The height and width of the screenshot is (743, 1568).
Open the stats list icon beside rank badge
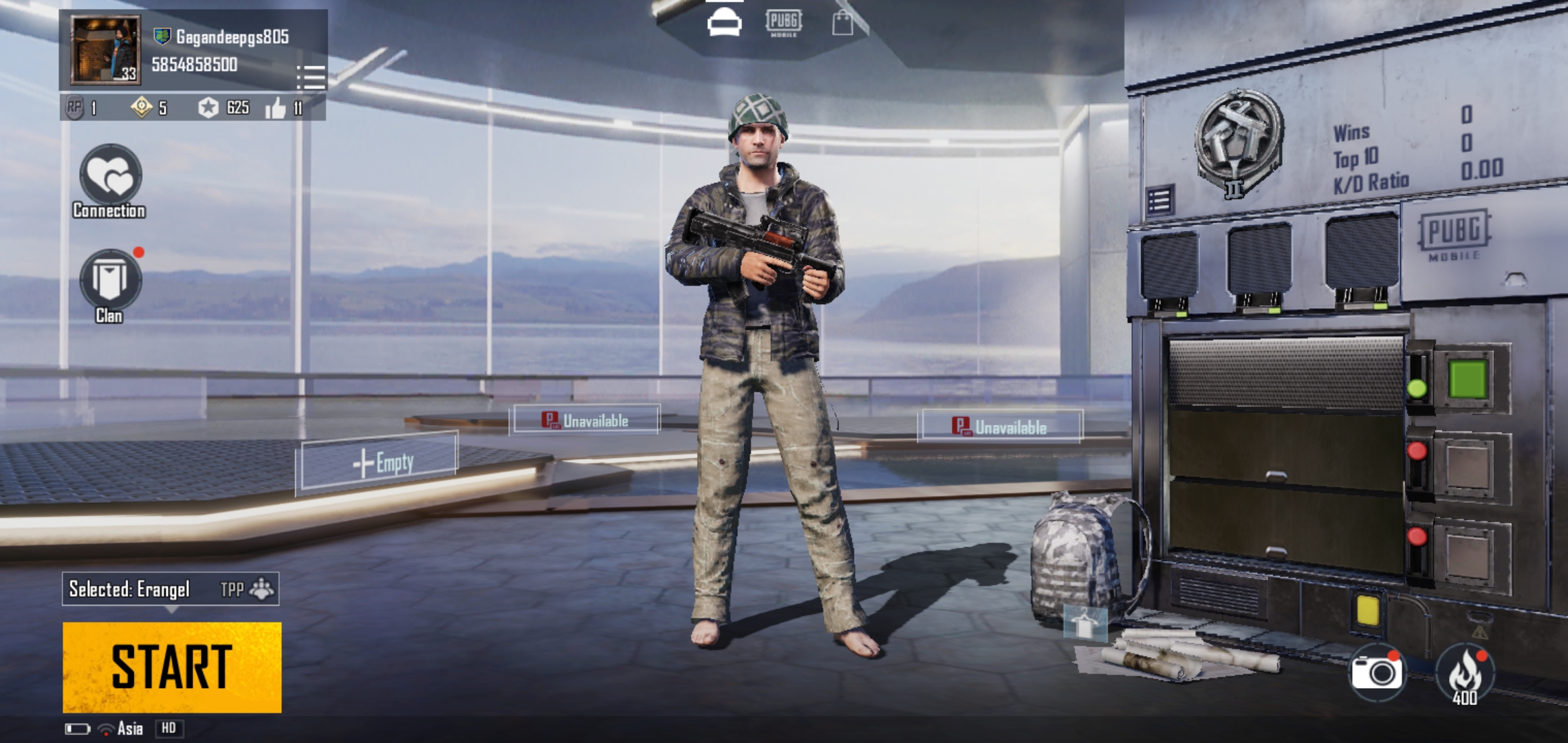pyautogui.click(x=1159, y=201)
